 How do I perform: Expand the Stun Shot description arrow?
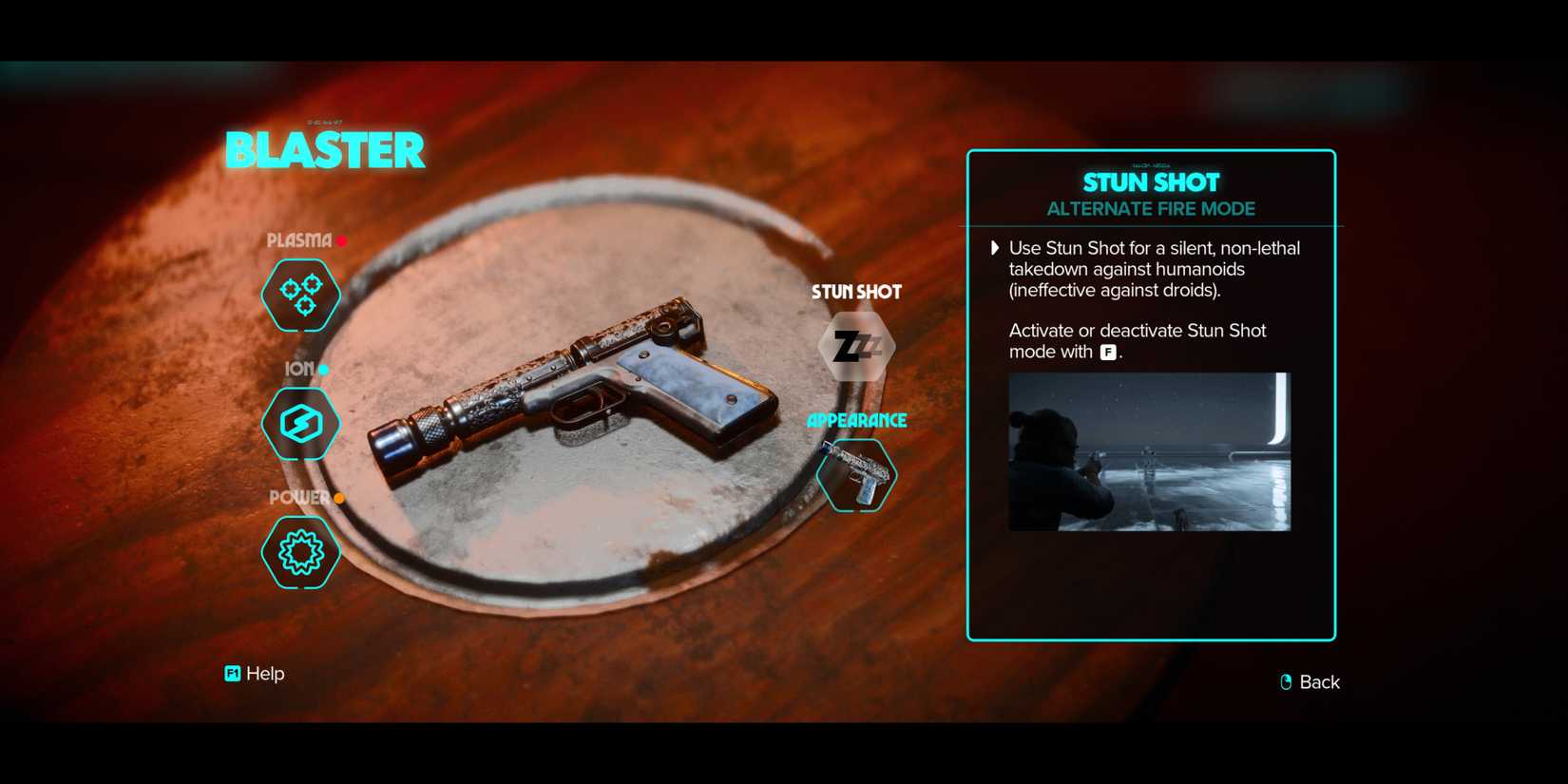click(x=995, y=248)
